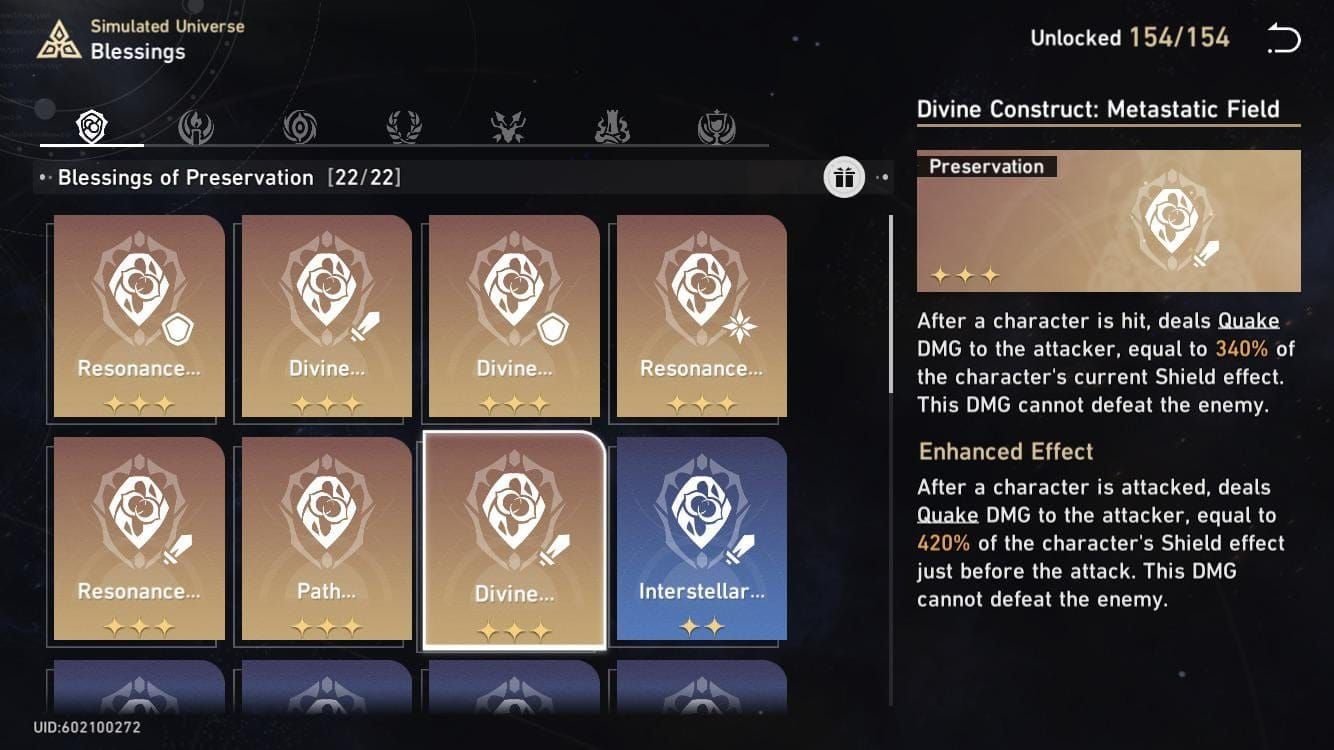Pick the Resonance card with sword badge
Viewport: 1334px width, 750px height.
coord(139,538)
